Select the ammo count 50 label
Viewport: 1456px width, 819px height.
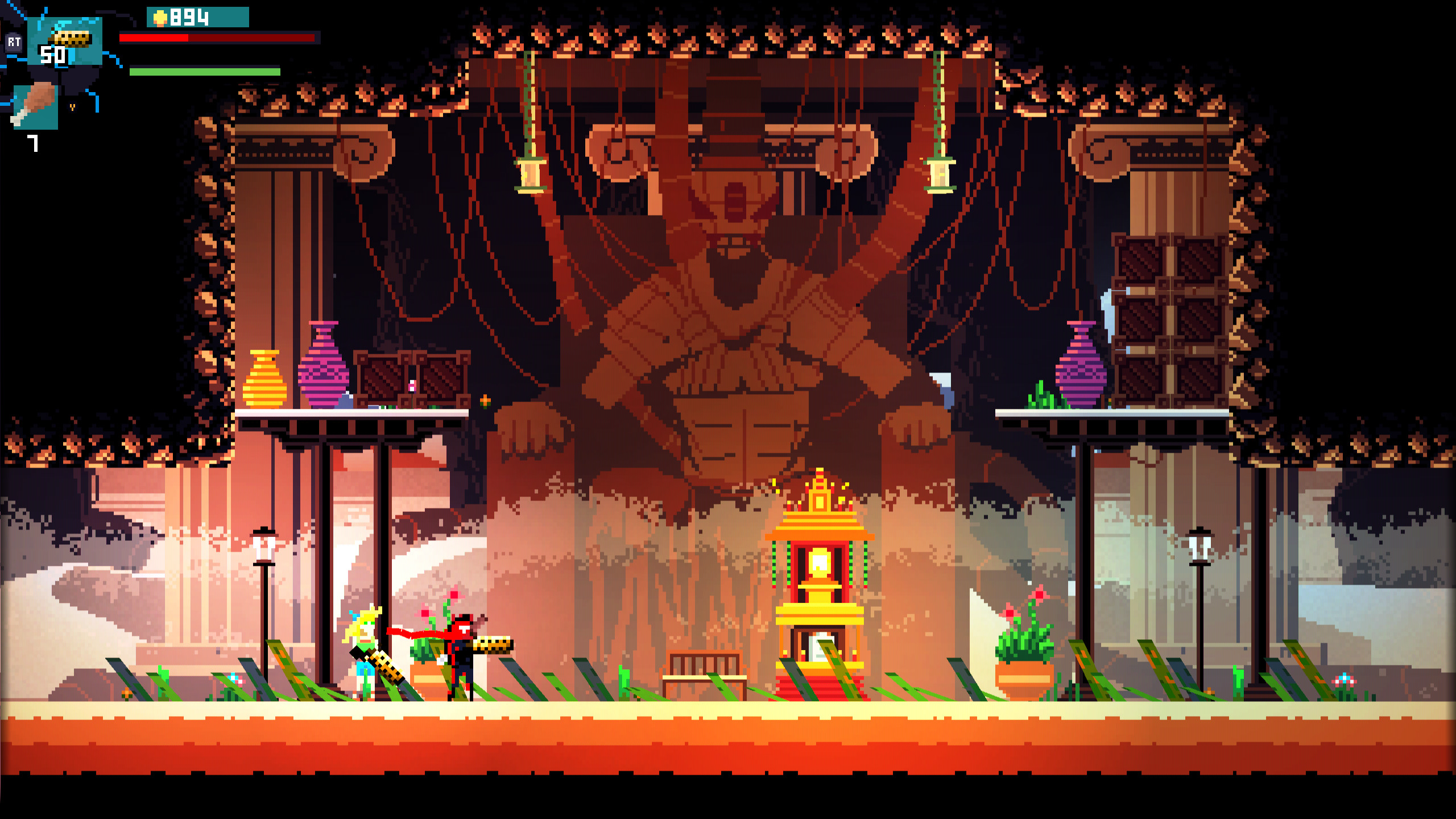click(x=54, y=55)
